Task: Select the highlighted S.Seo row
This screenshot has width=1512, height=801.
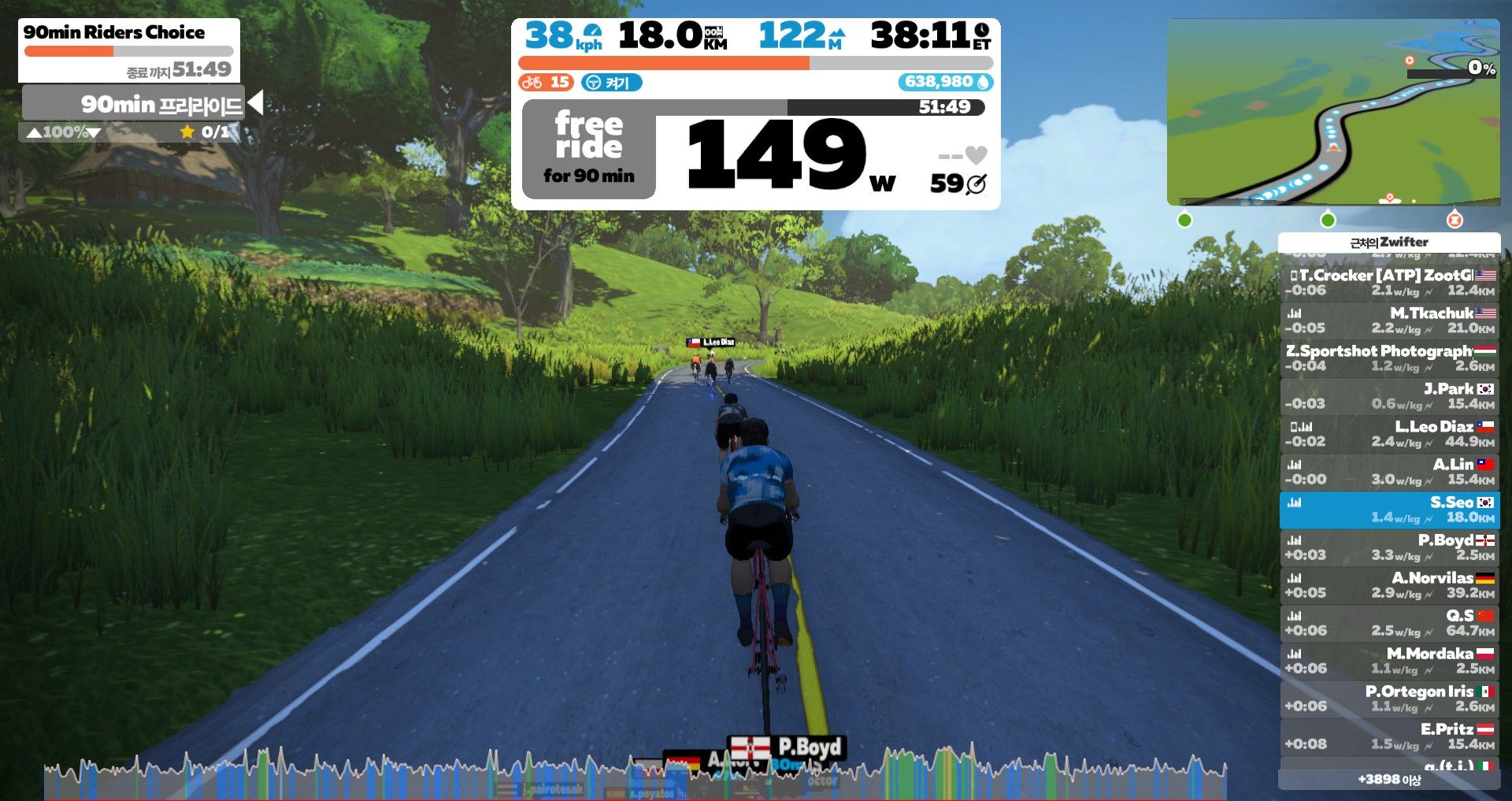Action: (x=1389, y=510)
